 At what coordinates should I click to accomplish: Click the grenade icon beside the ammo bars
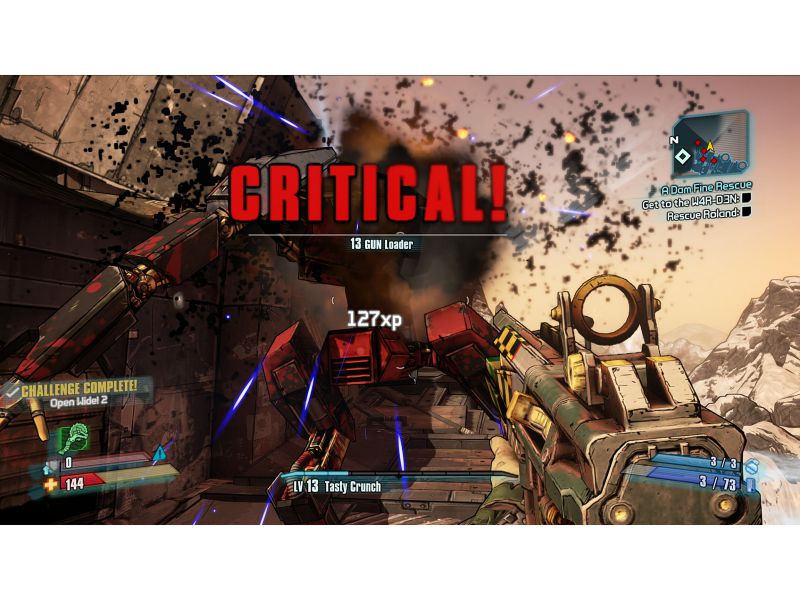click(x=750, y=466)
